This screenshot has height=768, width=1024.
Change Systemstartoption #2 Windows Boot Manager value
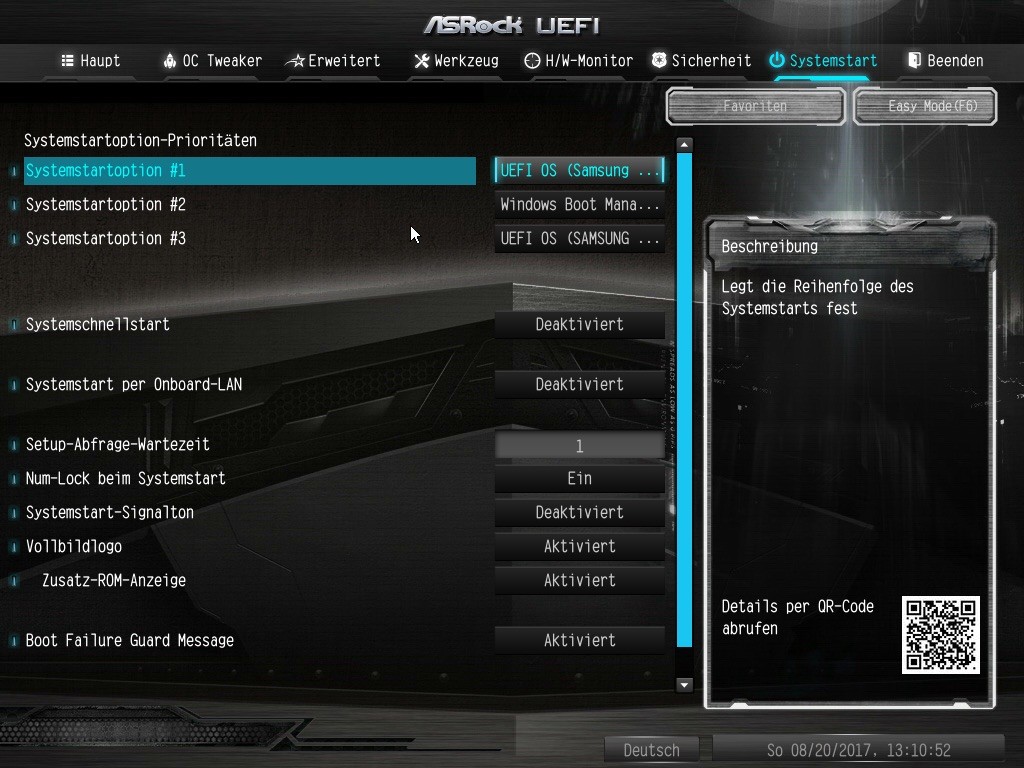pyautogui.click(x=580, y=205)
